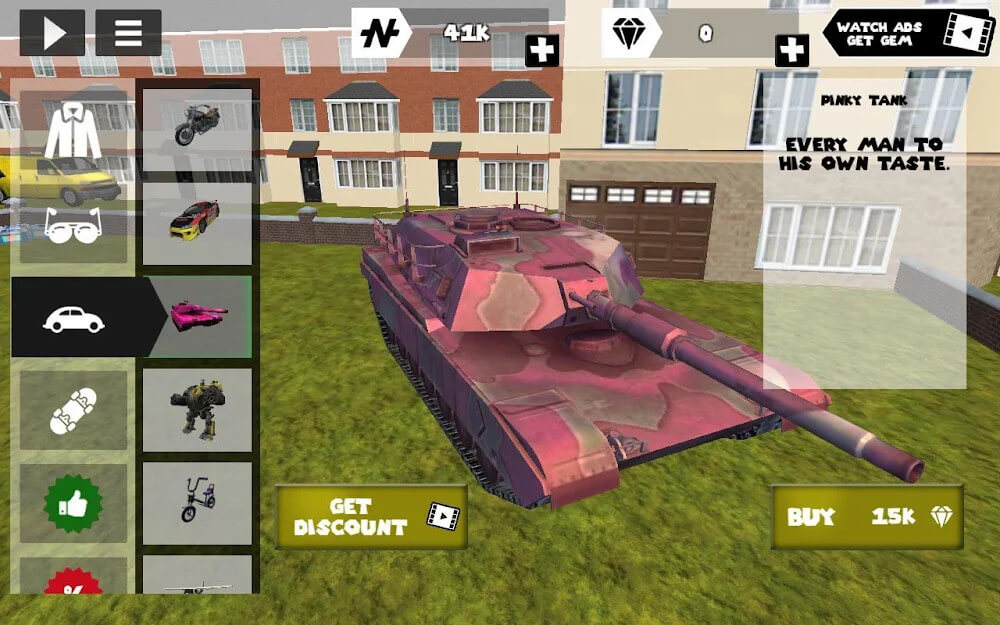Get a discount by watching a video

[371, 517]
